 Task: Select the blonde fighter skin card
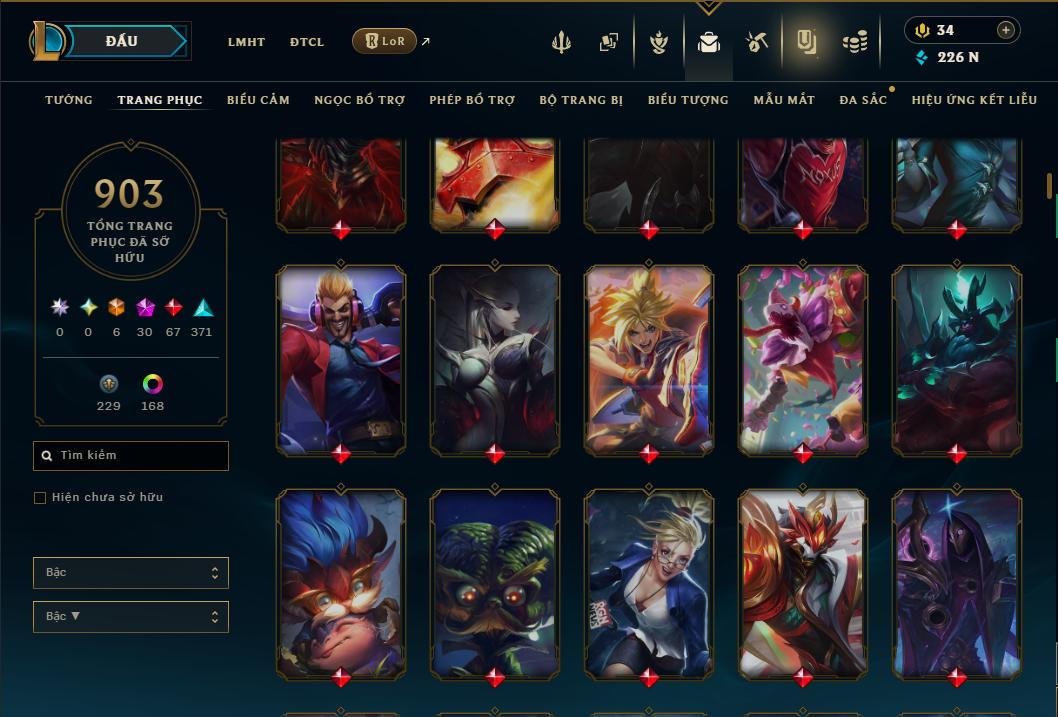tap(649, 360)
